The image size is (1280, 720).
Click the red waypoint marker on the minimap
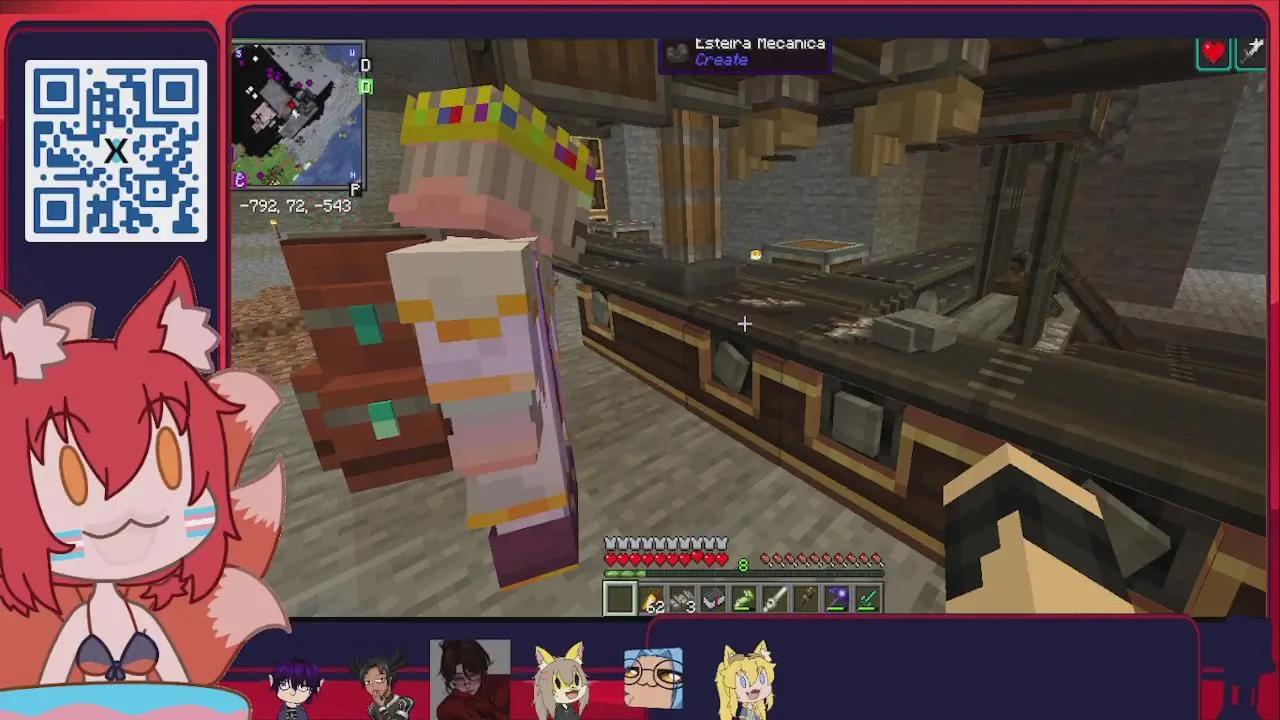(x=291, y=104)
